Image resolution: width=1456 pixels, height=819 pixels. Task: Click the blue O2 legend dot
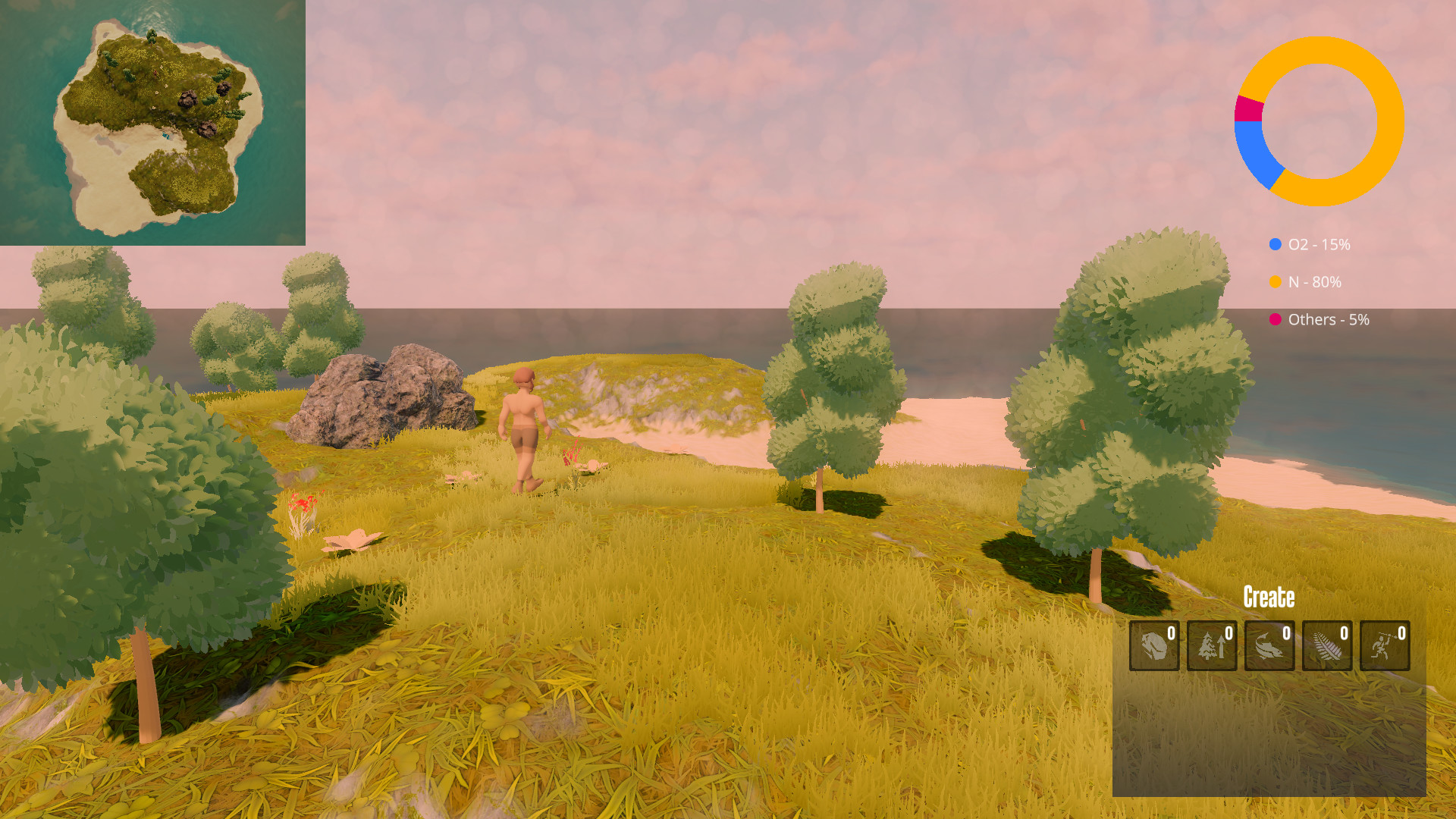pos(1277,244)
